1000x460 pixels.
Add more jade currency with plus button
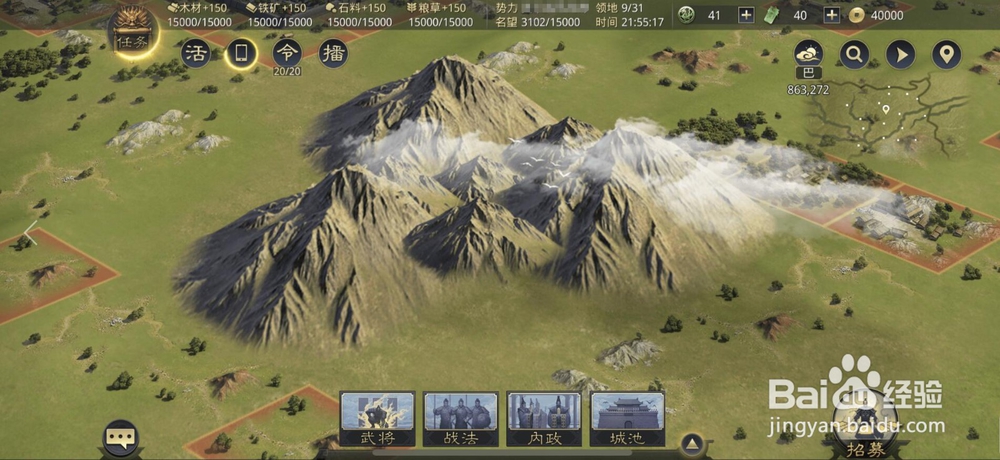tap(746, 15)
